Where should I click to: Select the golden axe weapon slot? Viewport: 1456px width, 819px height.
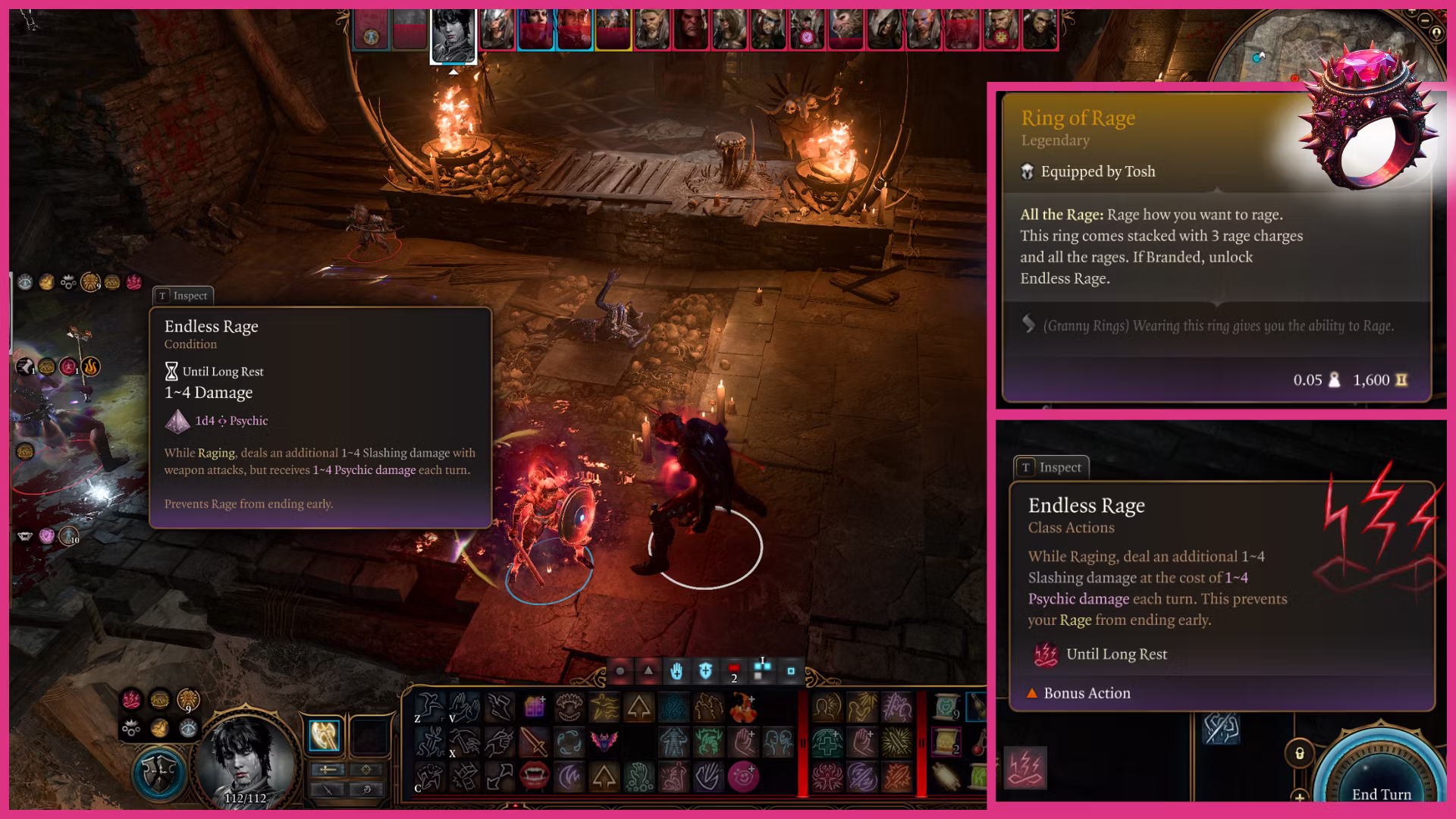click(325, 734)
